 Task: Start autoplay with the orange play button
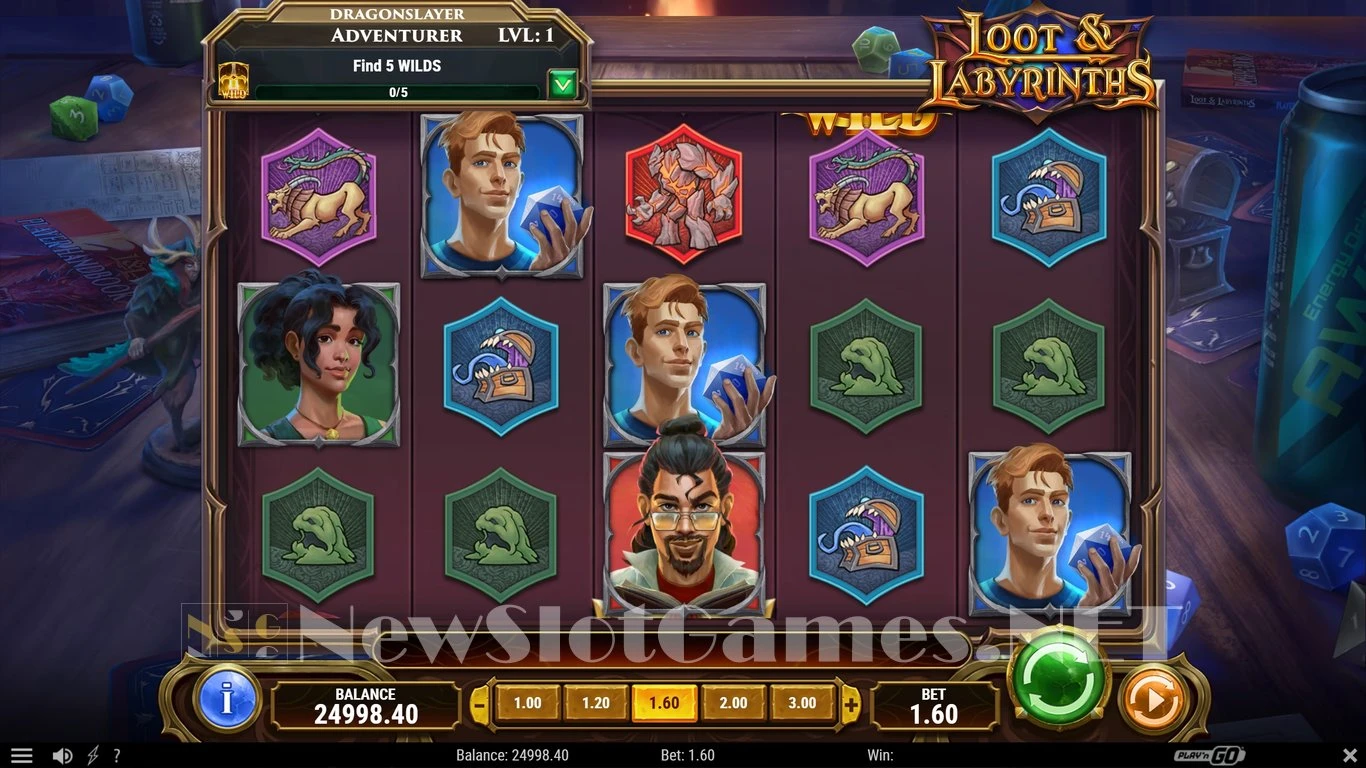[x=1152, y=700]
